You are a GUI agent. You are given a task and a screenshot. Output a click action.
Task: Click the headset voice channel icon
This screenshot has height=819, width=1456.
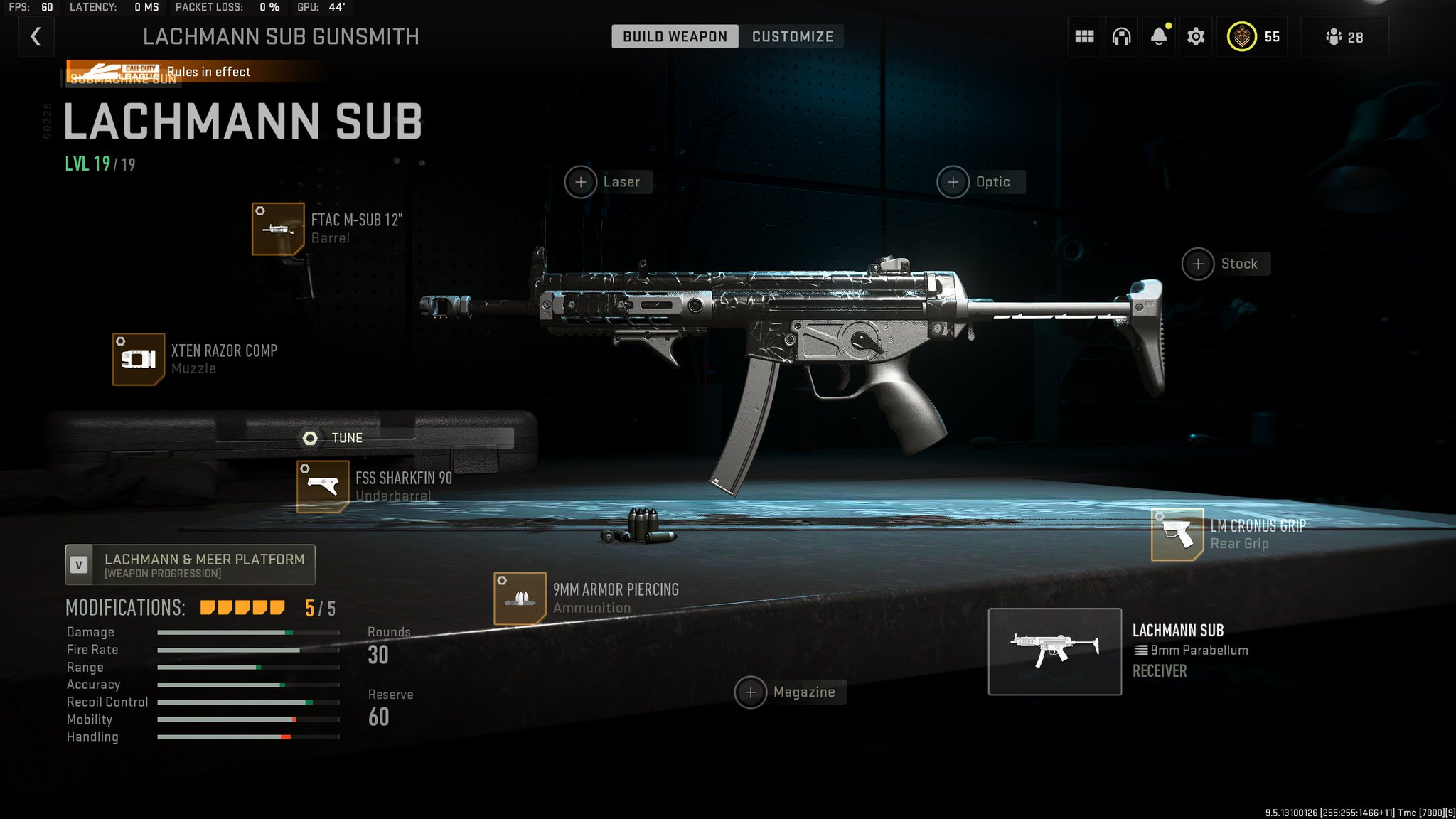[x=1121, y=36]
